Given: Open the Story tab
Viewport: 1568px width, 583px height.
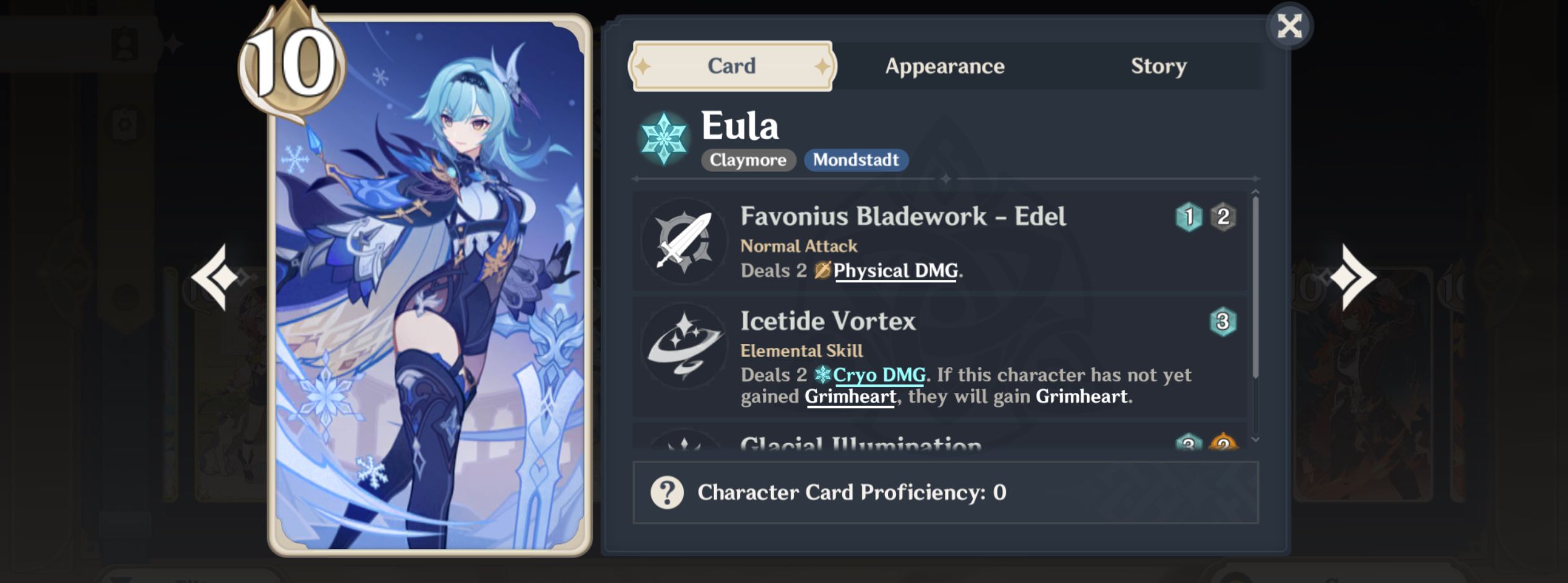Looking at the screenshot, I should pos(1159,66).
